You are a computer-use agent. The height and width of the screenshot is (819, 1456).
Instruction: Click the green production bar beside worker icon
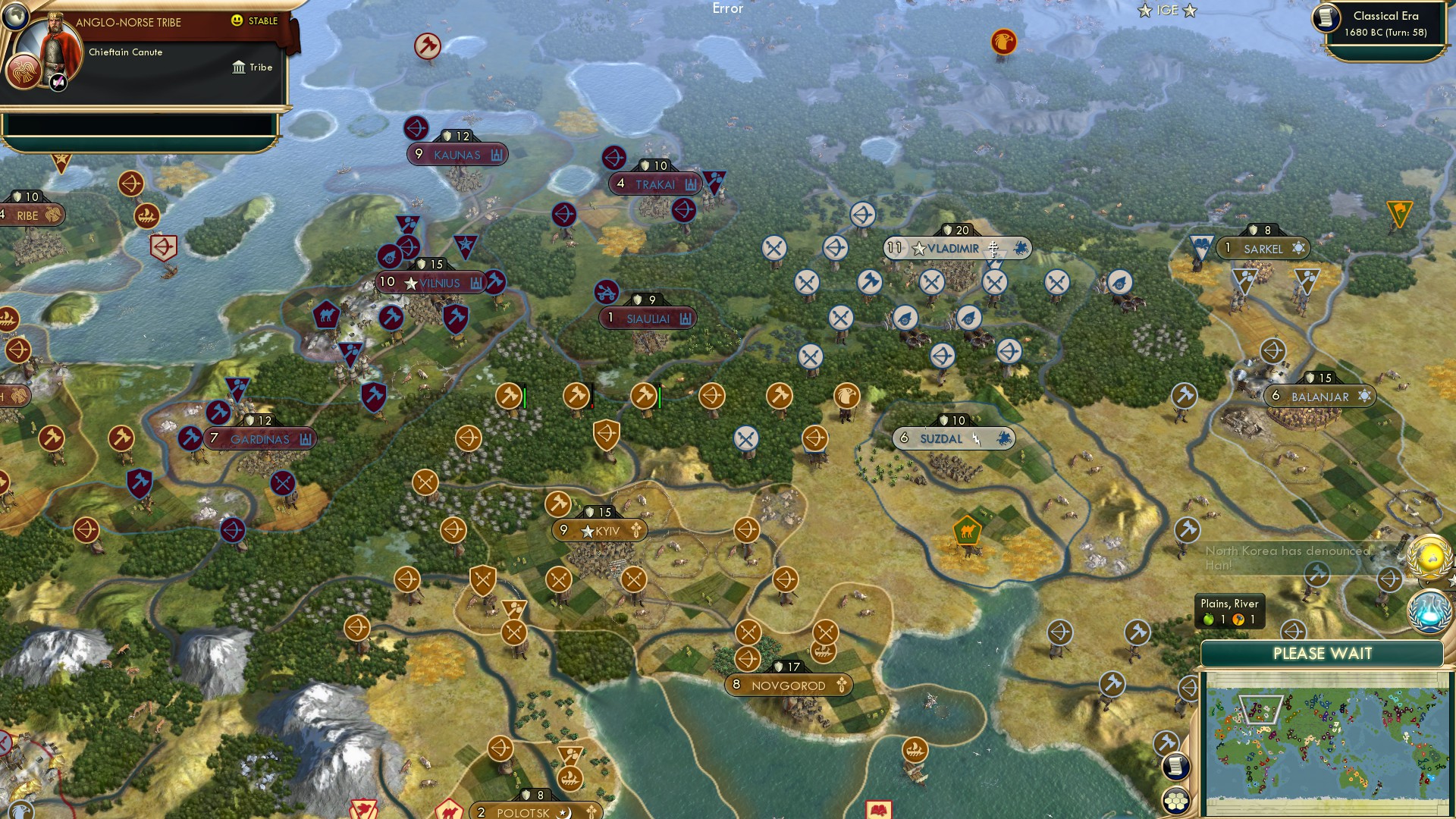(524, 396)
